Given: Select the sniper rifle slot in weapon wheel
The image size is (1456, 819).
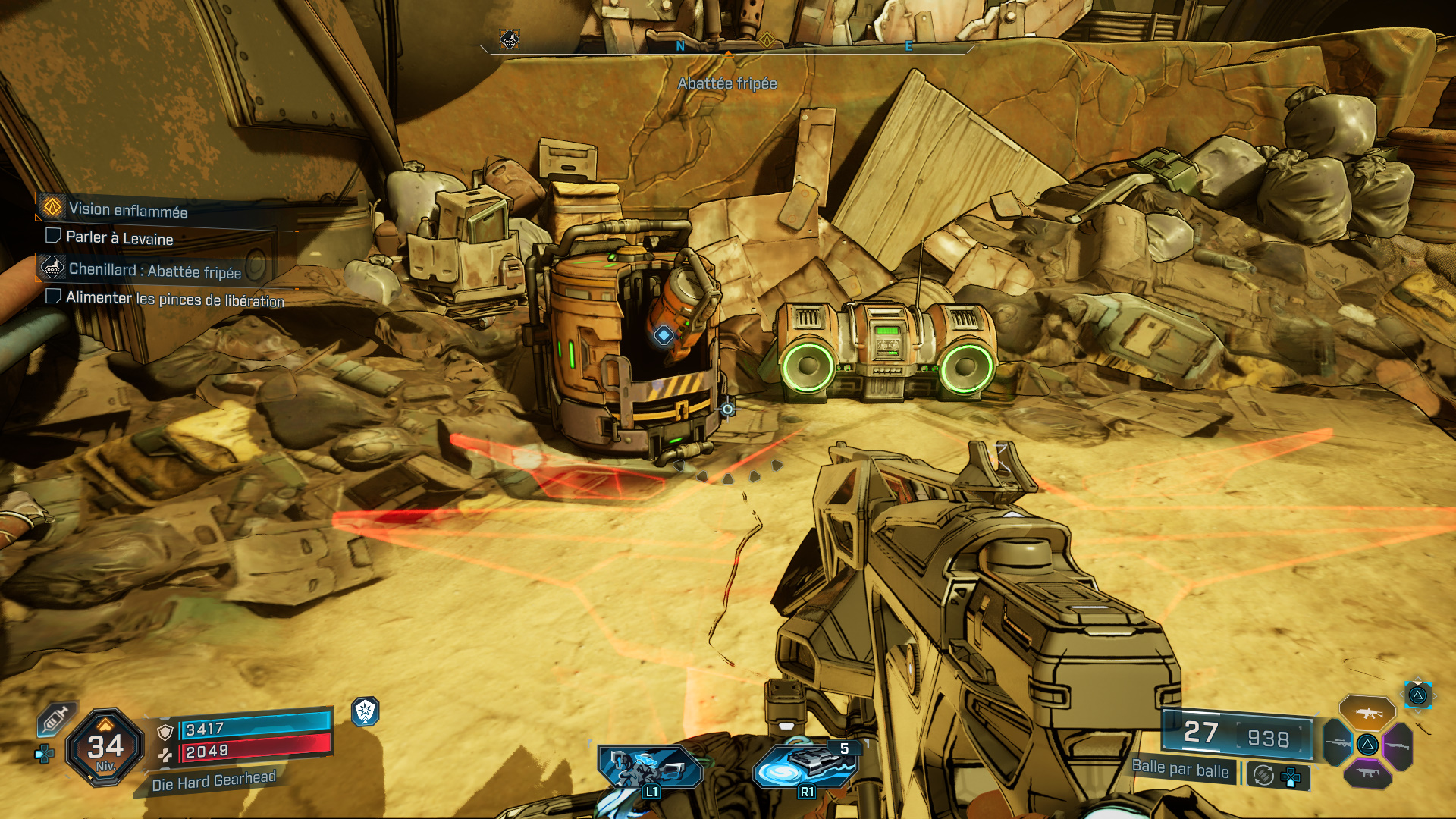Looking at the screenshot, I should (1337, 744).
